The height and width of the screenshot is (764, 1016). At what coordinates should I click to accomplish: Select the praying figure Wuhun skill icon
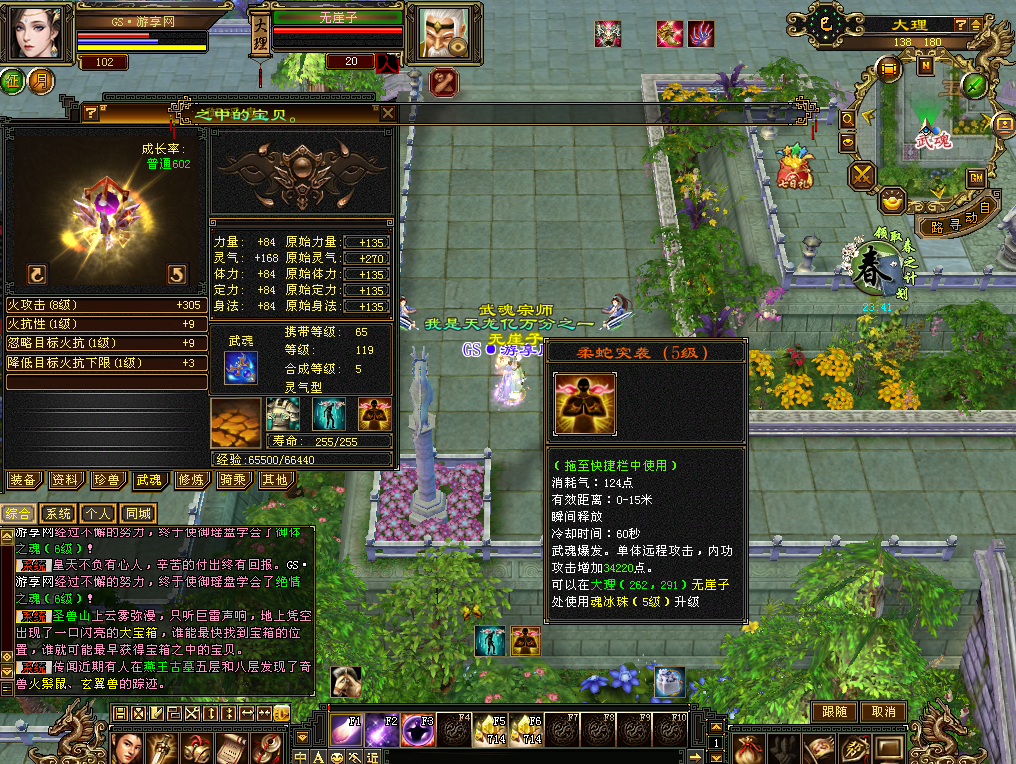[374, 413]
